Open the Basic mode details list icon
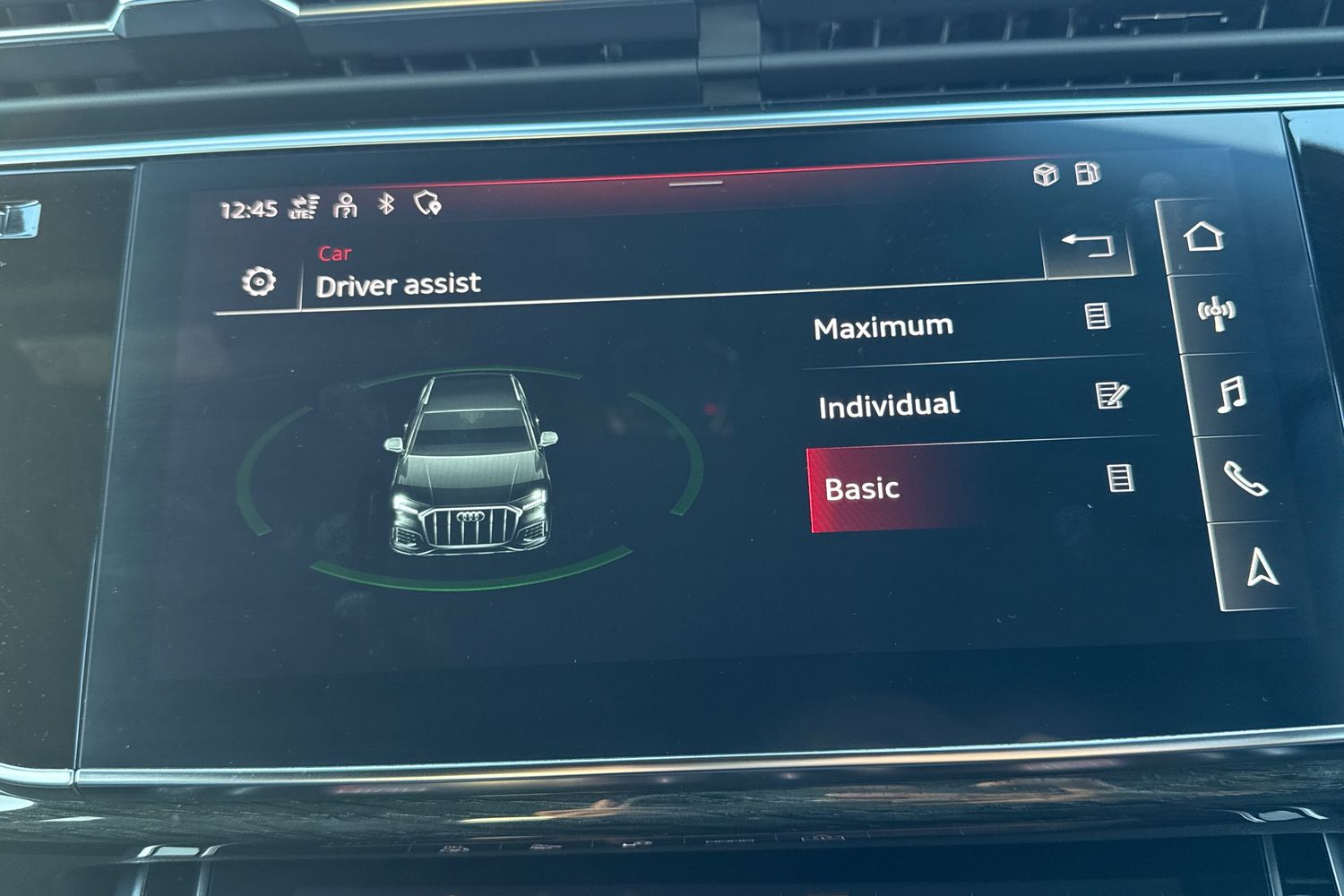 (1120, 478)
